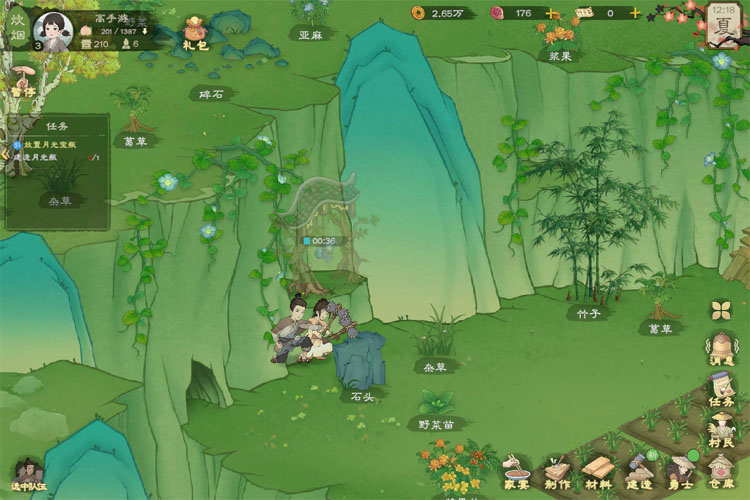The width and height of the screenshot is (750, 500).
Task: Open the 建造 build menu
Action: click(640, 469)
